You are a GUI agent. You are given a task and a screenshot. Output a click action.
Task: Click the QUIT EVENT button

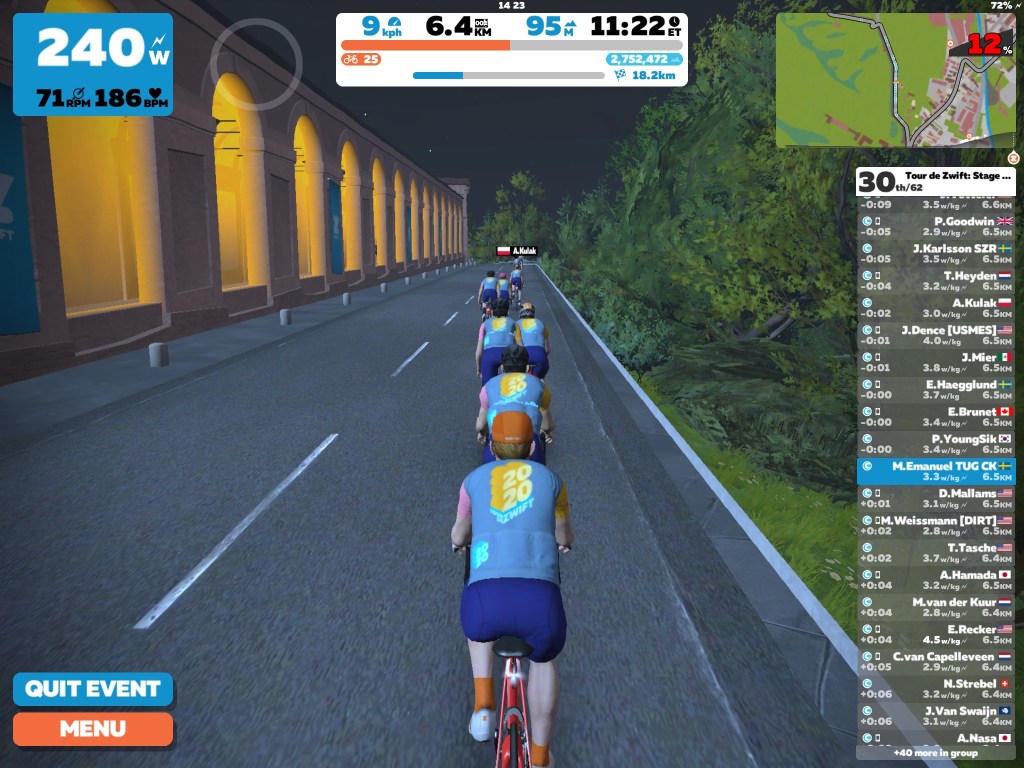point(92,689)
